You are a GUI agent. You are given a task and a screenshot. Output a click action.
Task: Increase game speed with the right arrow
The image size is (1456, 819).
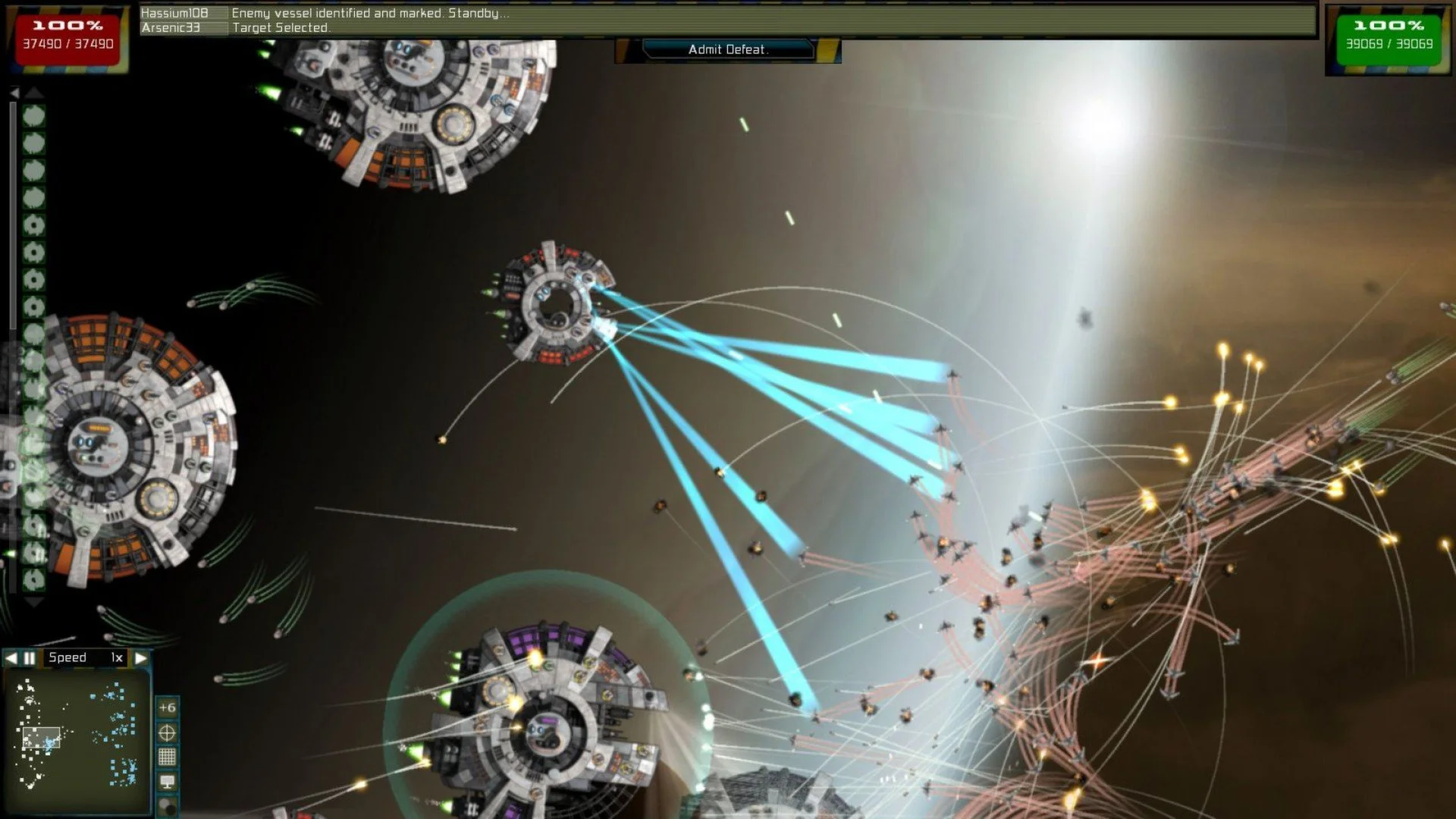click(143, 657)
